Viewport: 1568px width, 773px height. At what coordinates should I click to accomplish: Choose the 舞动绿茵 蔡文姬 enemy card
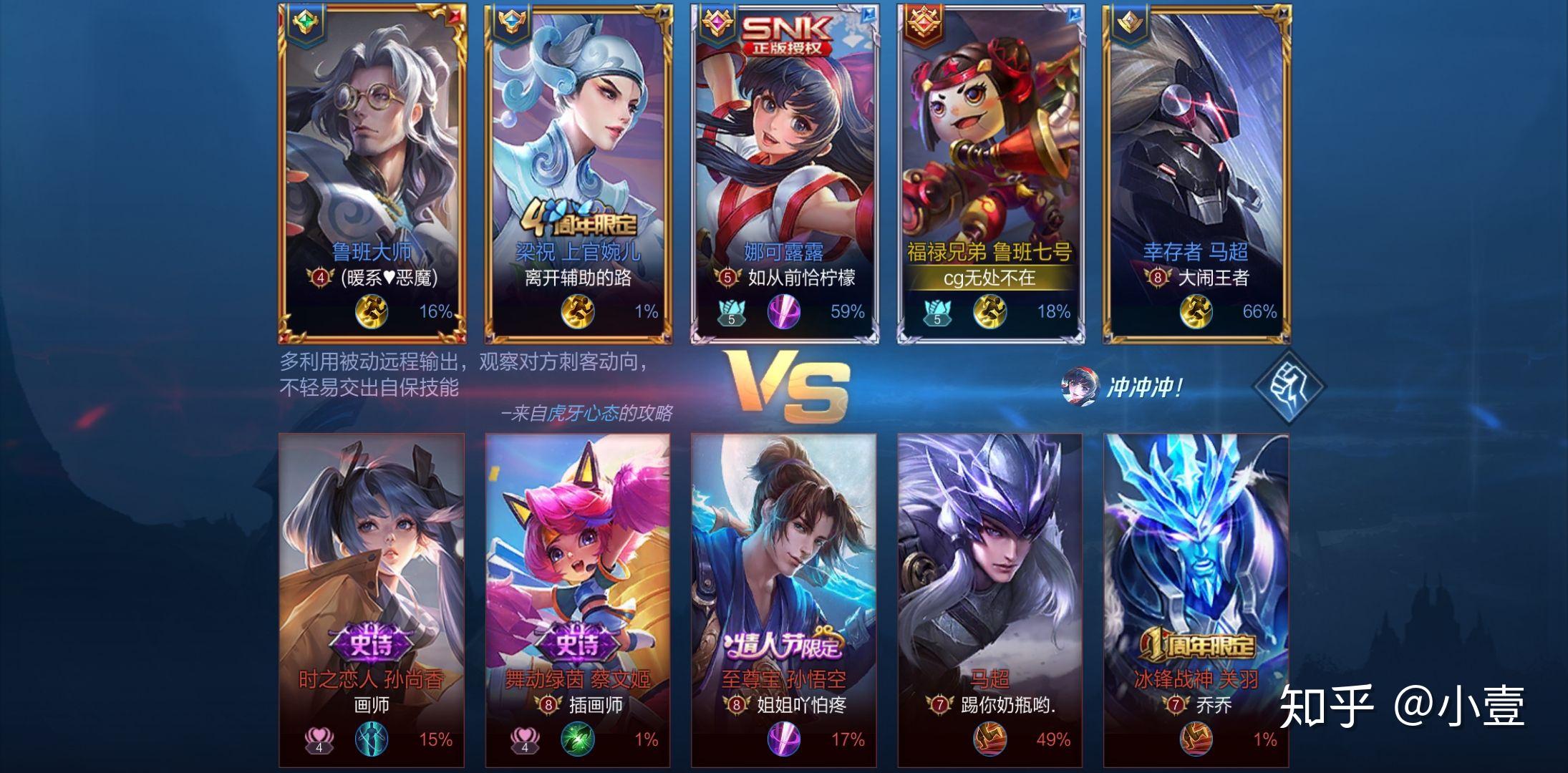578,600
